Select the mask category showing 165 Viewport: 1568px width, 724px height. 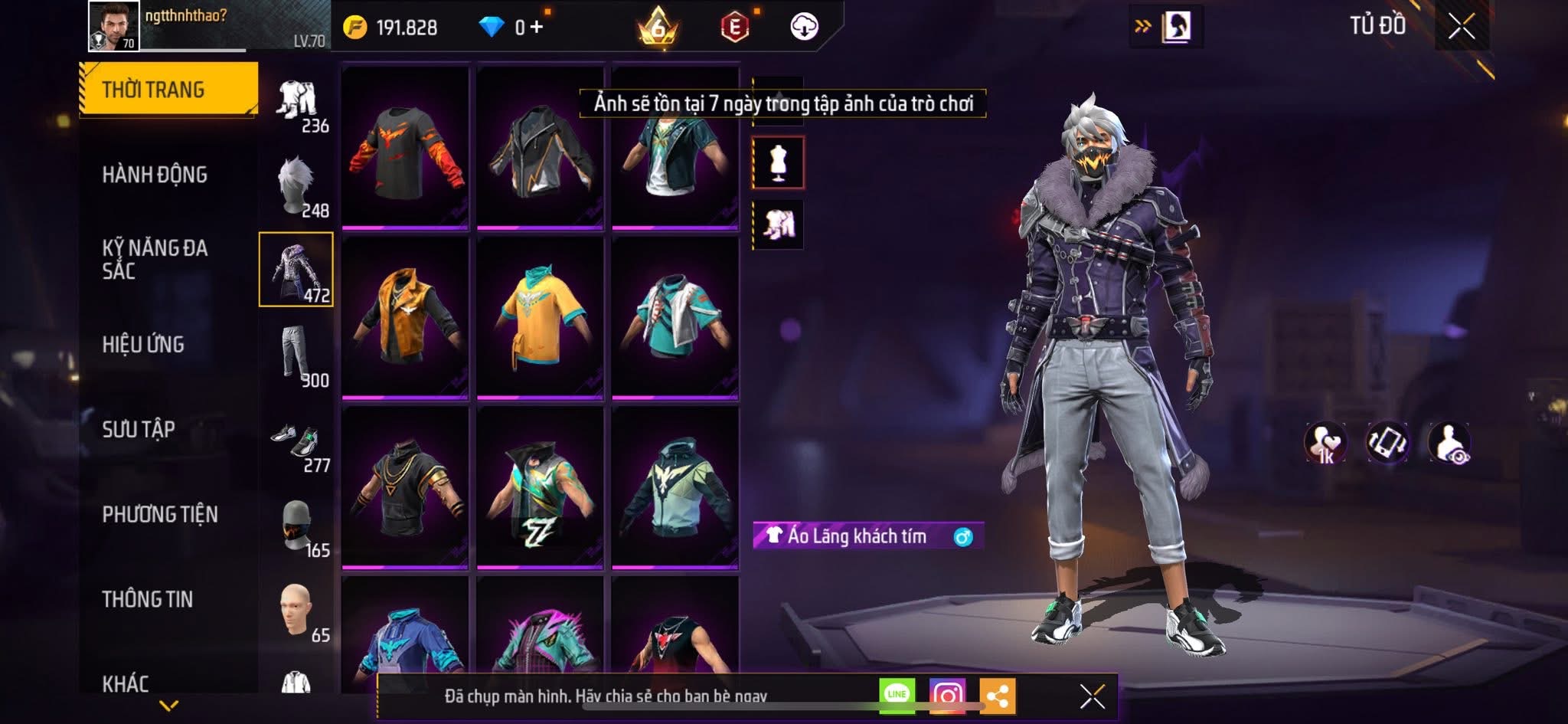tap(297, 526)
